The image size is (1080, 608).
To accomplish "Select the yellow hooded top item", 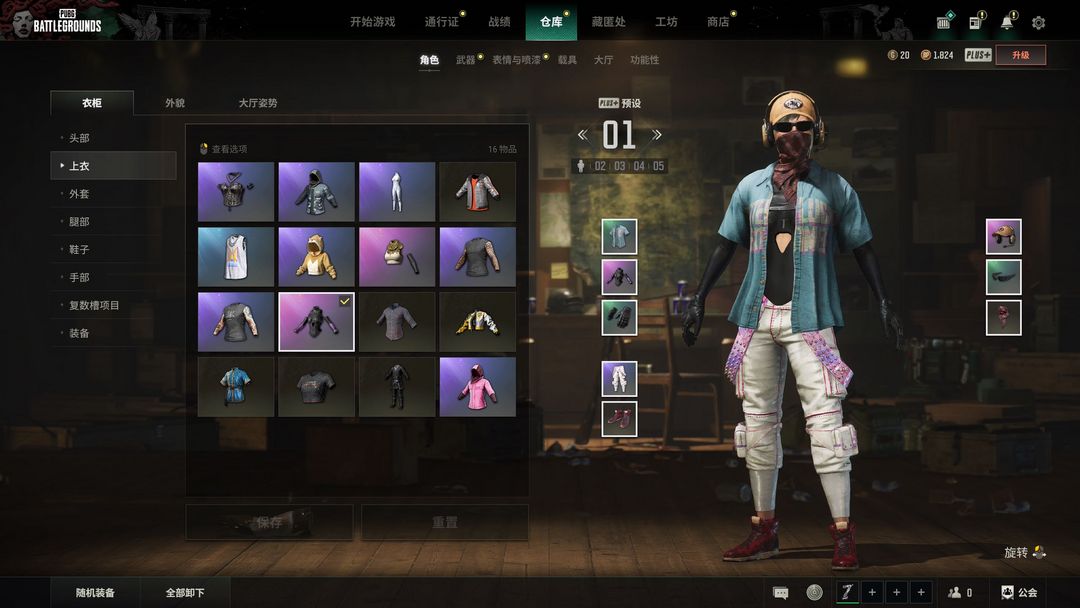I will point(316,257).
